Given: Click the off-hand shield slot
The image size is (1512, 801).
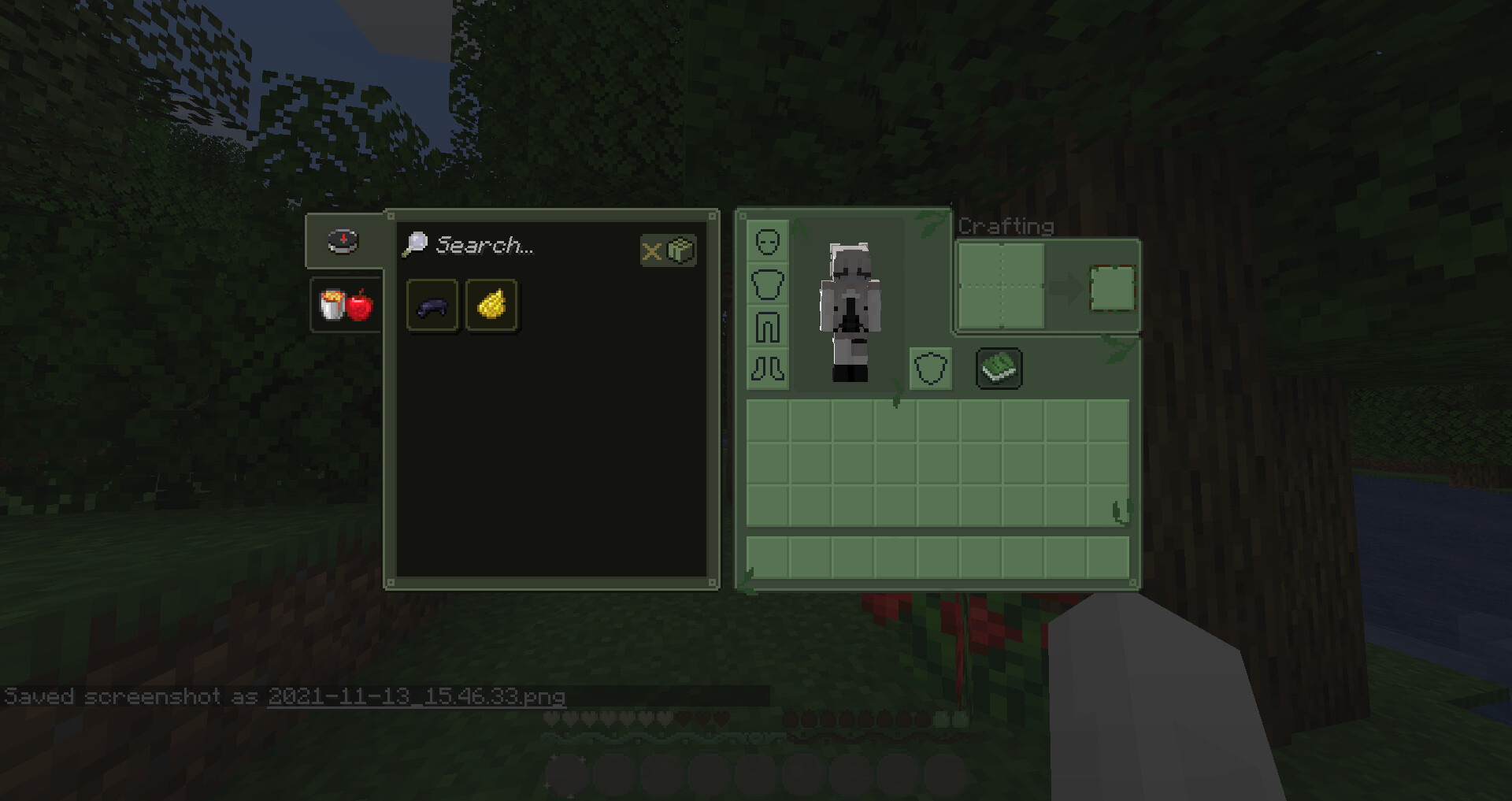Looking at the screenshot, I should pyautogui.click(x=930, y=369).
